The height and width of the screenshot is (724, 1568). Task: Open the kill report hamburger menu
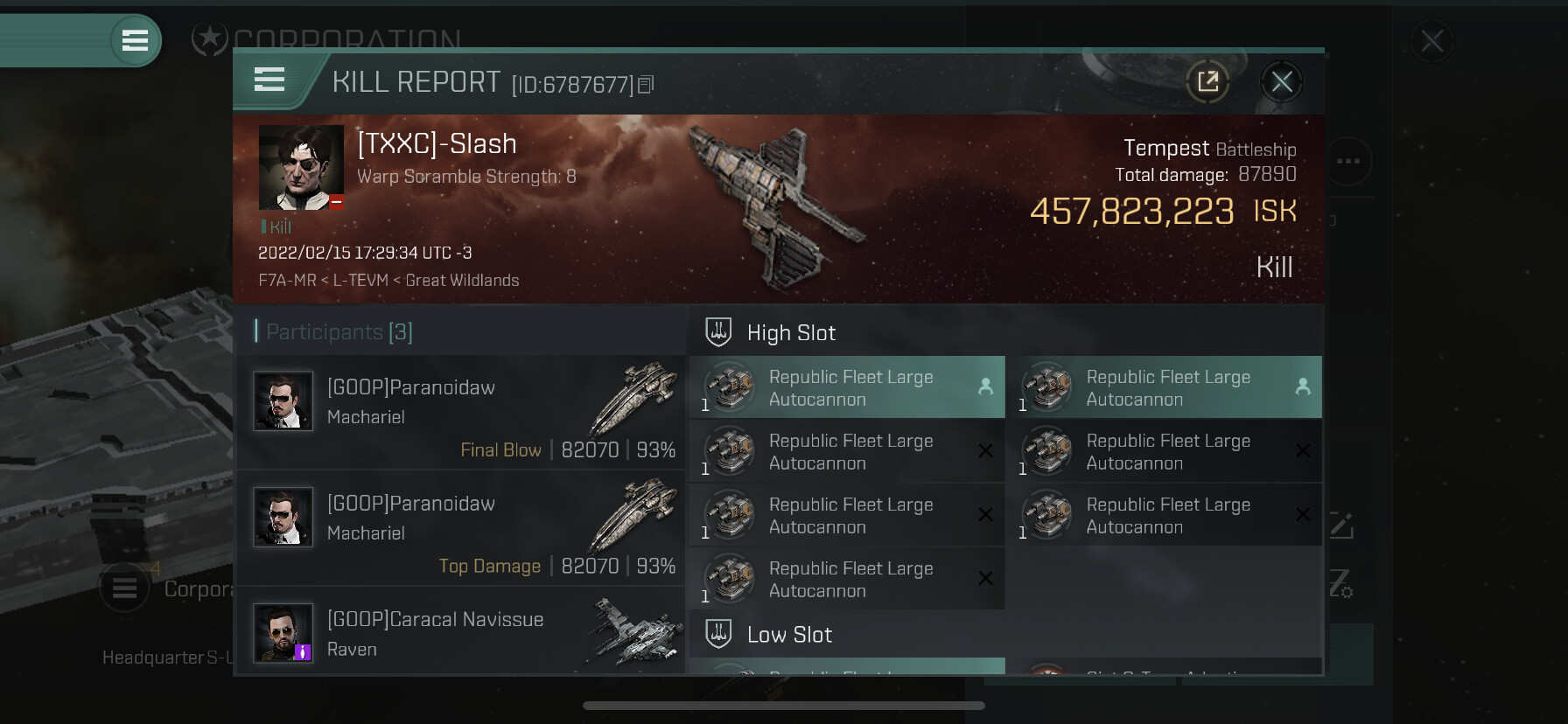point(269,80)
